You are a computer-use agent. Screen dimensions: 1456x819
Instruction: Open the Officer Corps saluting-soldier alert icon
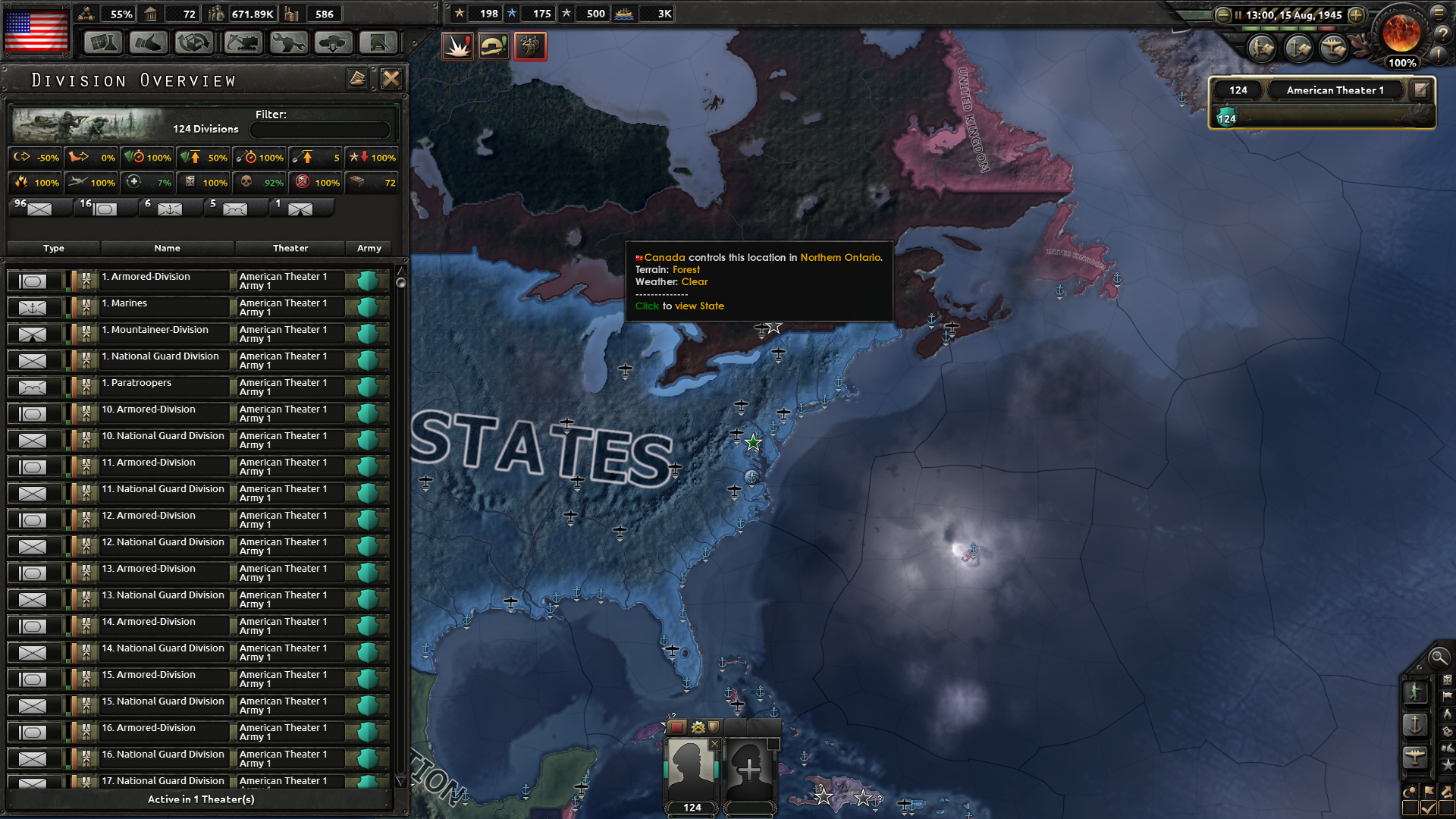[530, 45]
